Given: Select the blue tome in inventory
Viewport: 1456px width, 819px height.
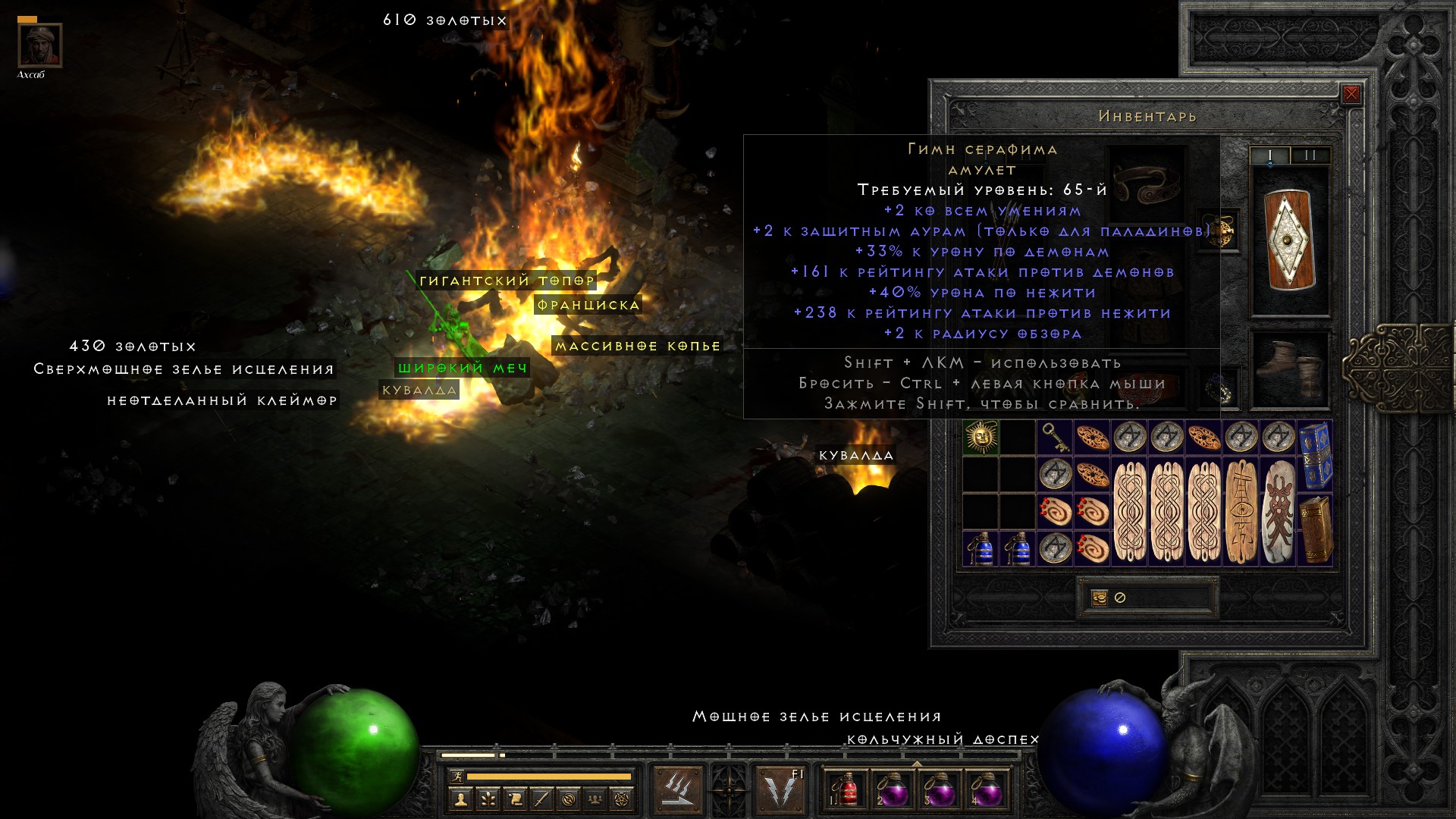Looking at the screenshot, I should [x=1315, y=456].
